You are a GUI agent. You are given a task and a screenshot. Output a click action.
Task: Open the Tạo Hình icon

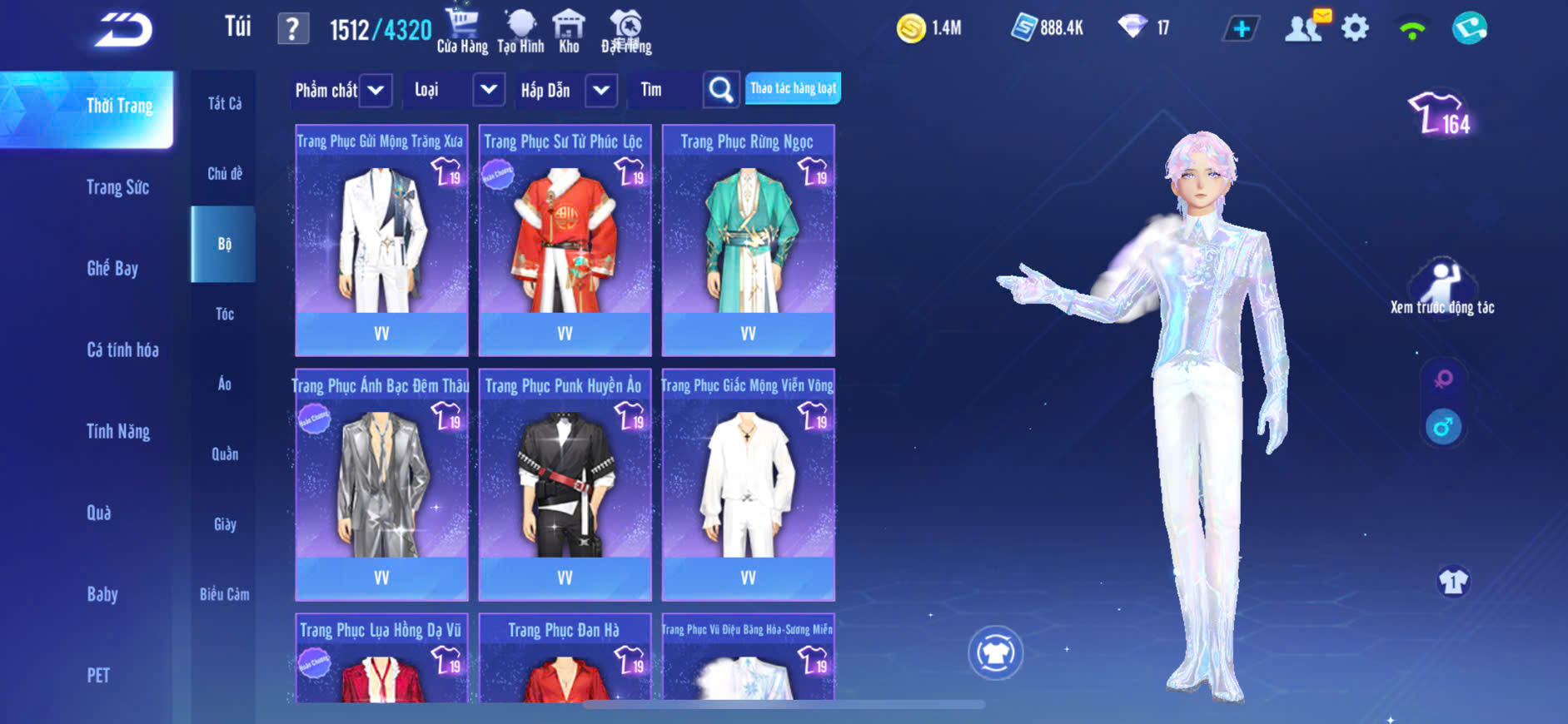(x=520, y=31)
